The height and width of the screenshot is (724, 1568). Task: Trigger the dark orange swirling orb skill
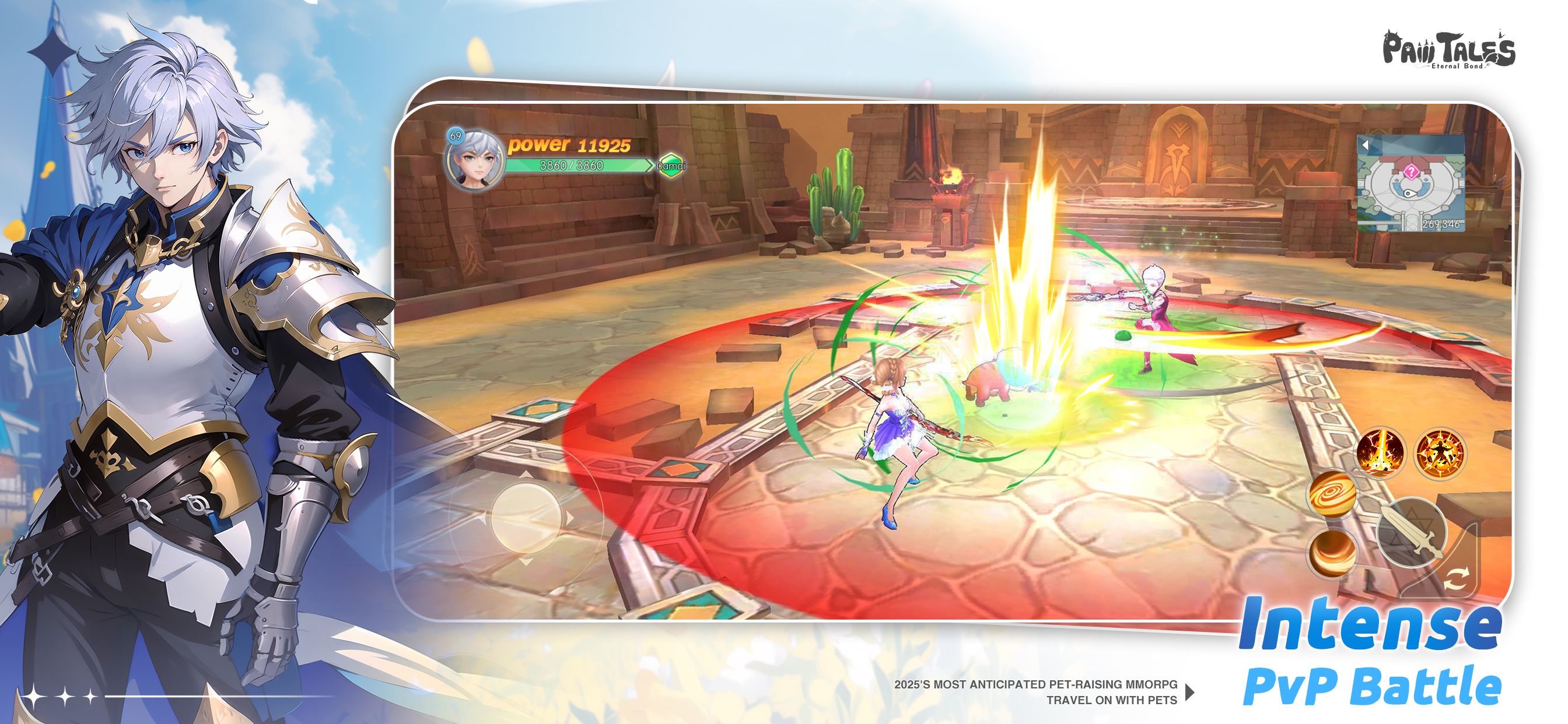pos(1332,553)
